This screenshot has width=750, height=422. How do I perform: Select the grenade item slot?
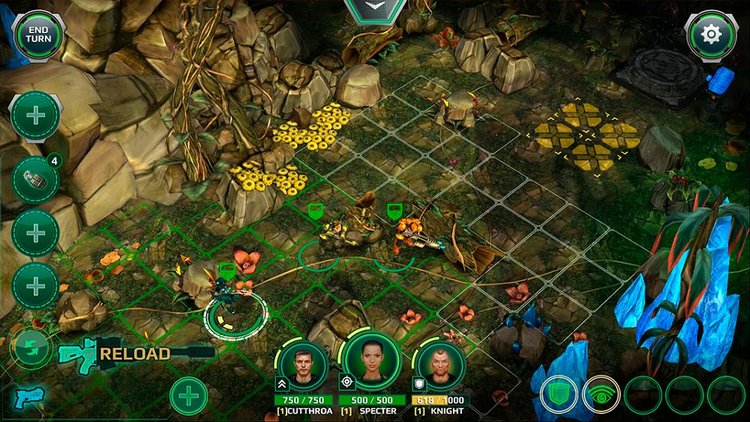(x=35, y=180)
